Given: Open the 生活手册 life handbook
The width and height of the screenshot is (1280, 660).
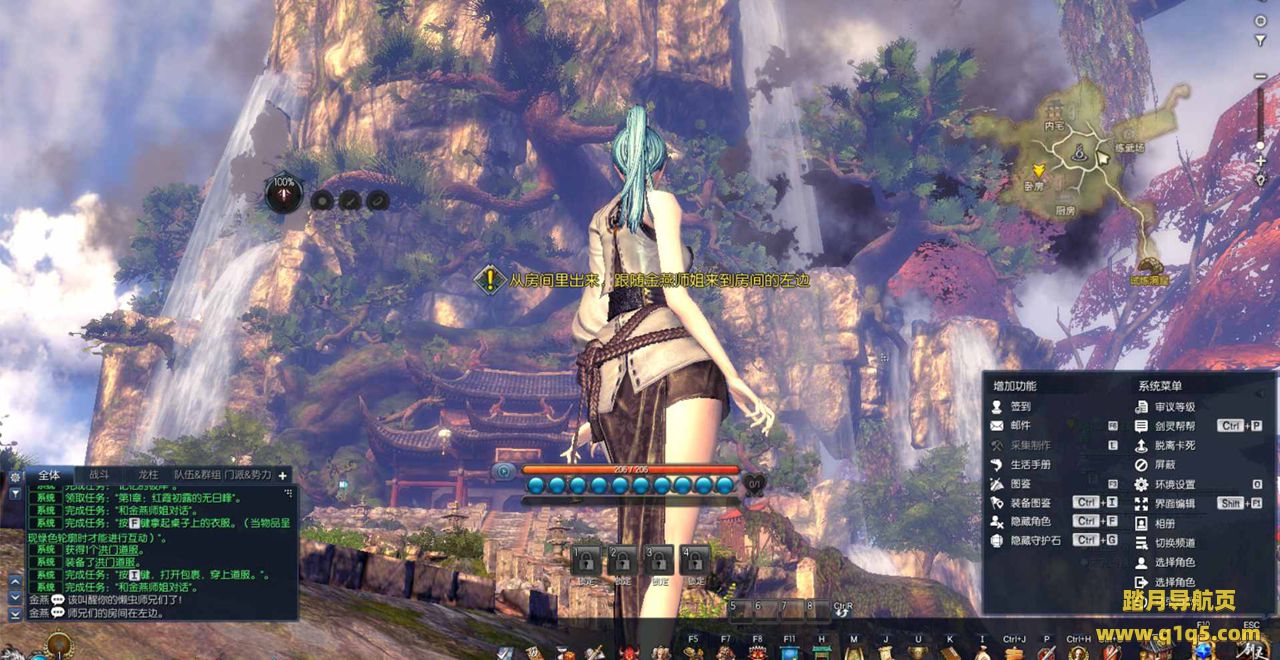Looking at the screenshot, I should (1029, 465).
